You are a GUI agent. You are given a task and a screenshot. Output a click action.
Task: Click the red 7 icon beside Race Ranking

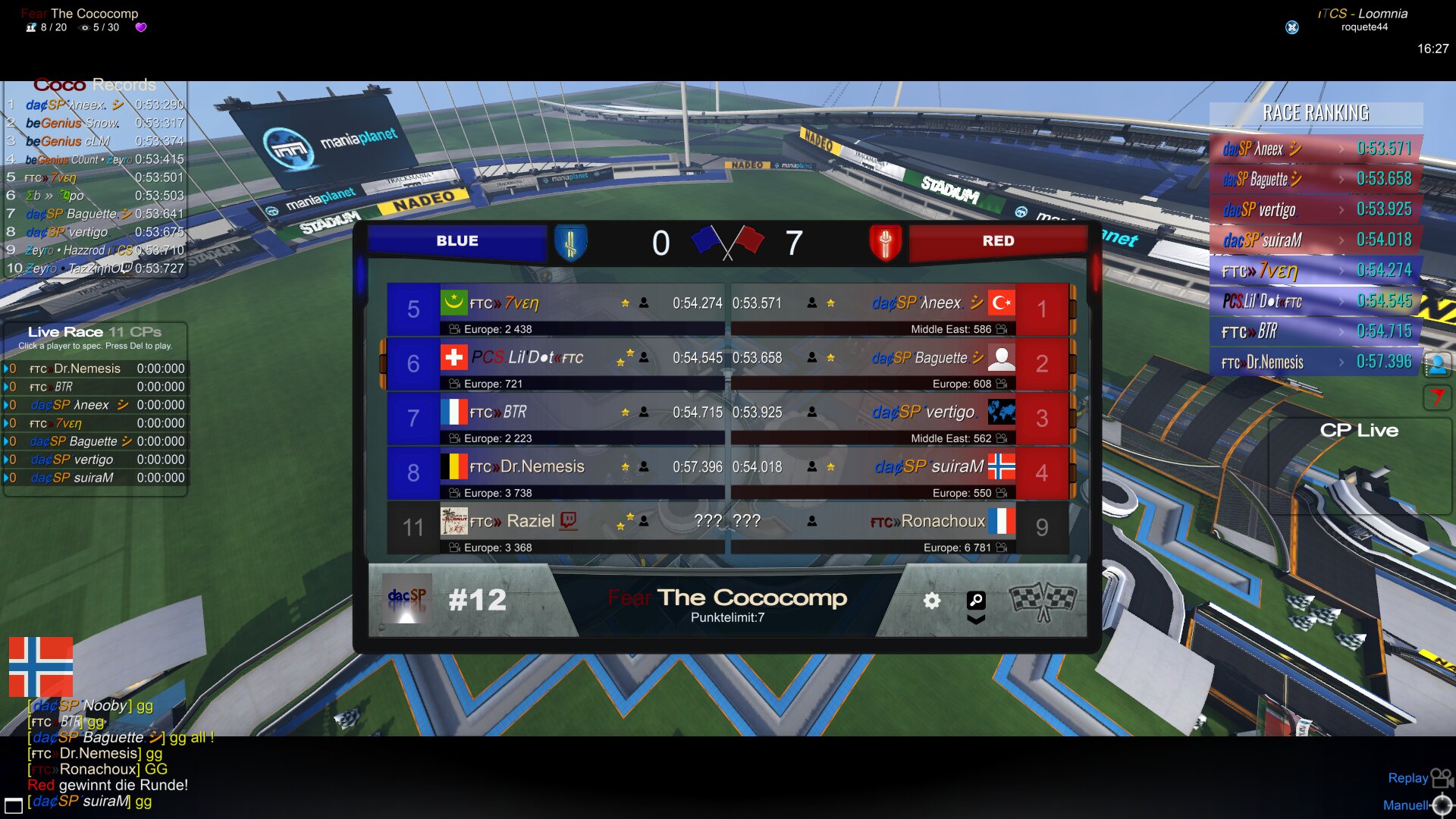(1437, 397)
